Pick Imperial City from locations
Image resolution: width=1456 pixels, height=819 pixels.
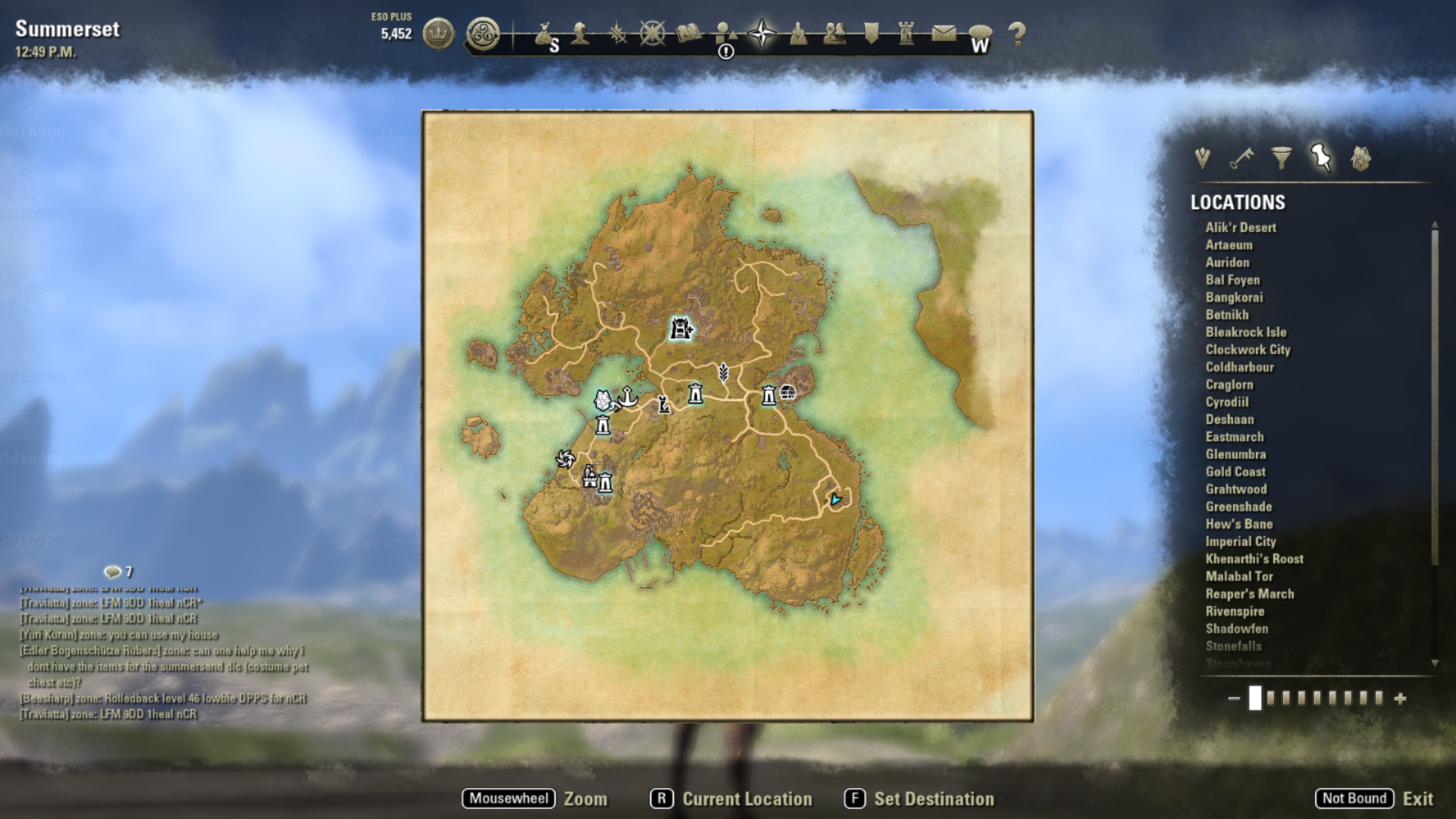click(x=1240, y=541)
